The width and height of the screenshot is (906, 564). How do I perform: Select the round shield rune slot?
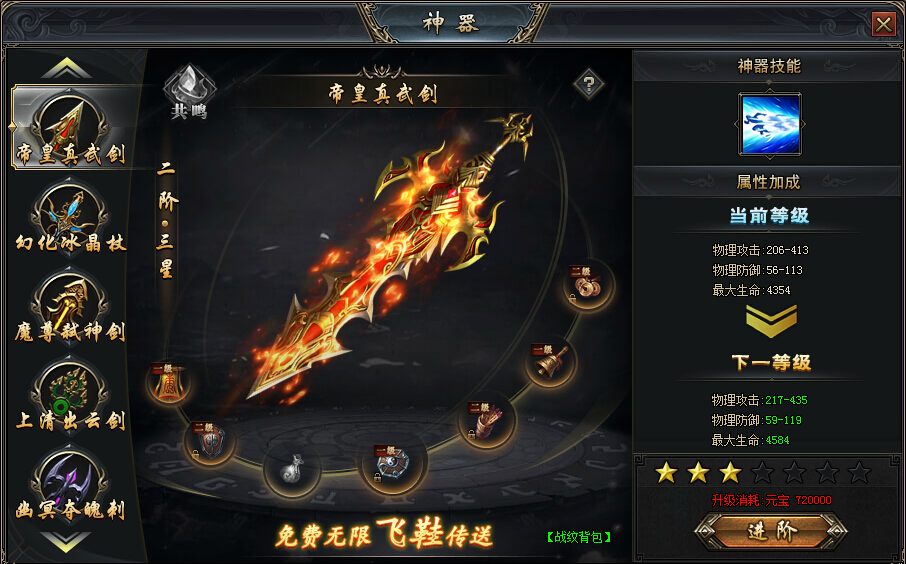(x=209, y=440)
